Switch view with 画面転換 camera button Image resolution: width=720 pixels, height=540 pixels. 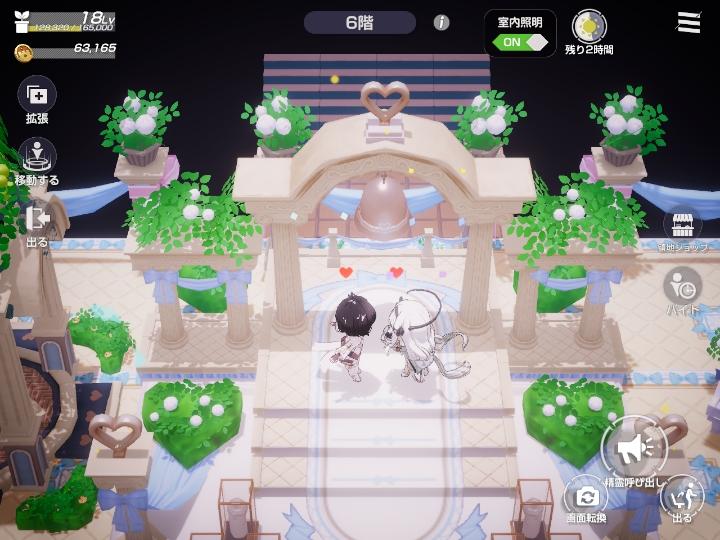[x=586, y=495]
